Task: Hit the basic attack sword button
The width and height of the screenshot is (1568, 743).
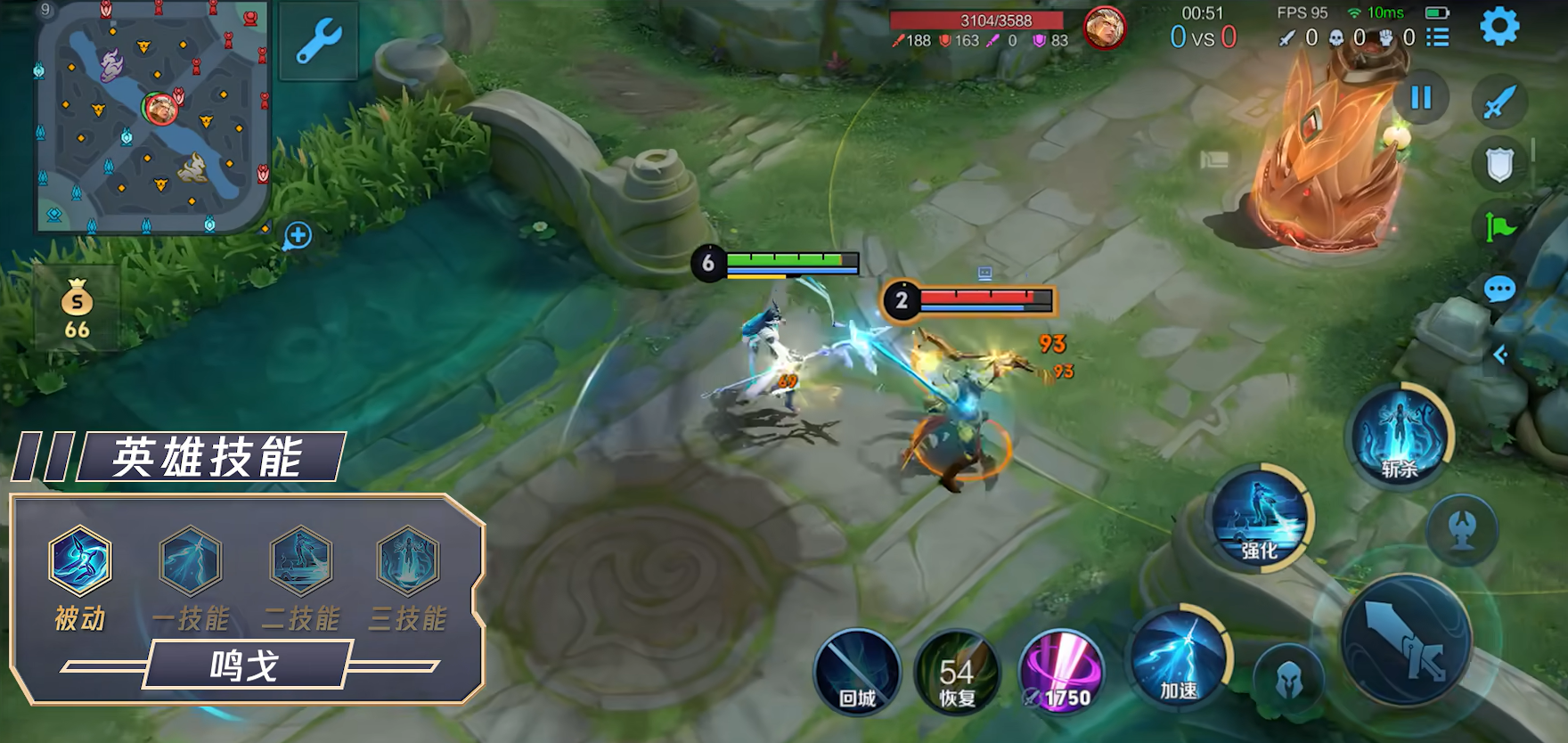Action: click(x=1408, y=640)
